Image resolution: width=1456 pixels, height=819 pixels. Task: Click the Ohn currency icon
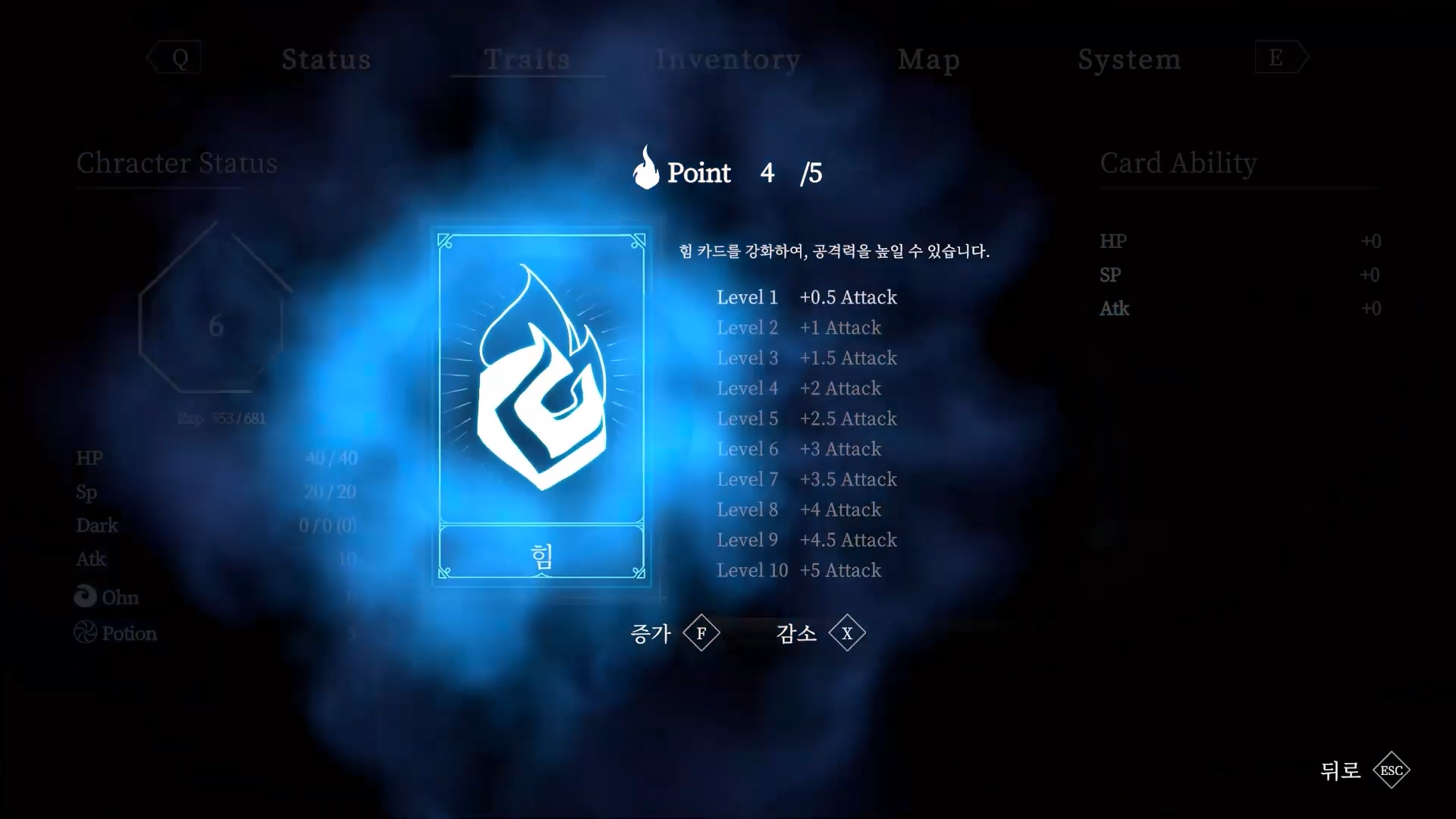click(85, 597)
